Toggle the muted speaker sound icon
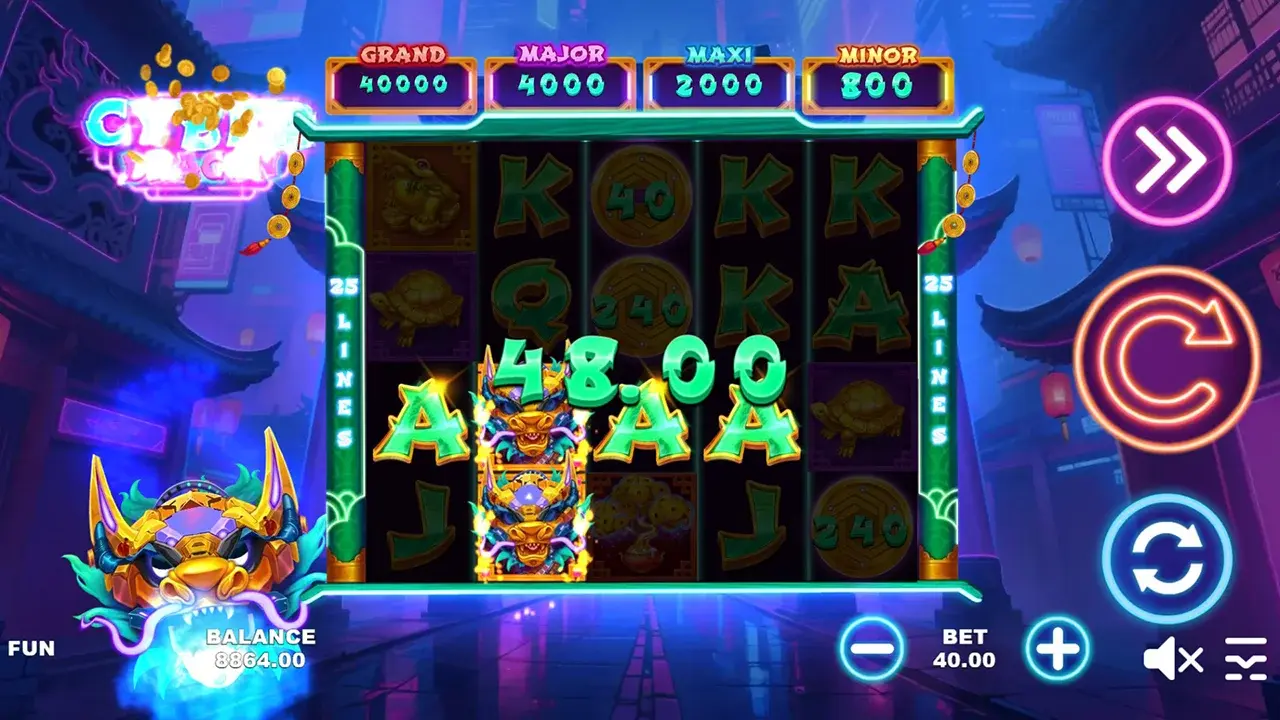This screenshot has width=1280, height=720. (x=1172, y=658)
